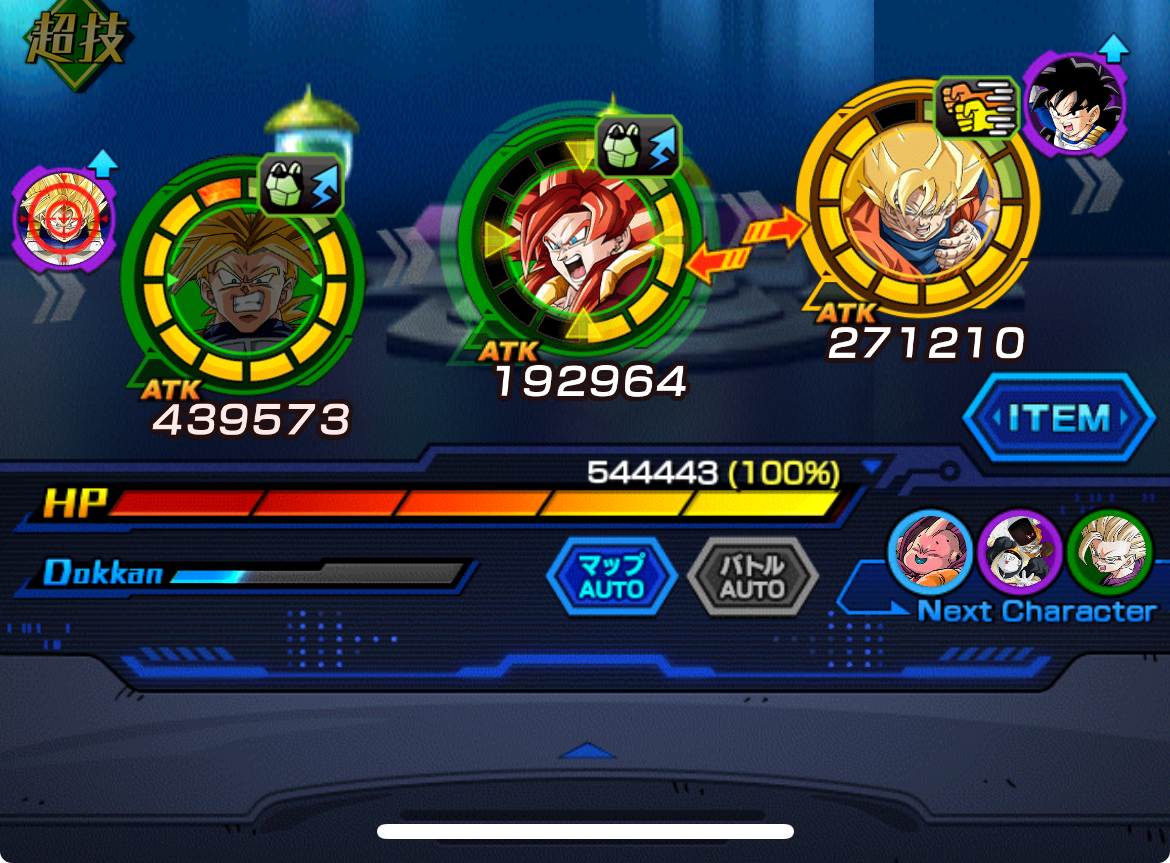The height and width of the screenshot is (863, 1170).
Task: Toggle the blue マップ AUTO button
Action: [611, 577]
